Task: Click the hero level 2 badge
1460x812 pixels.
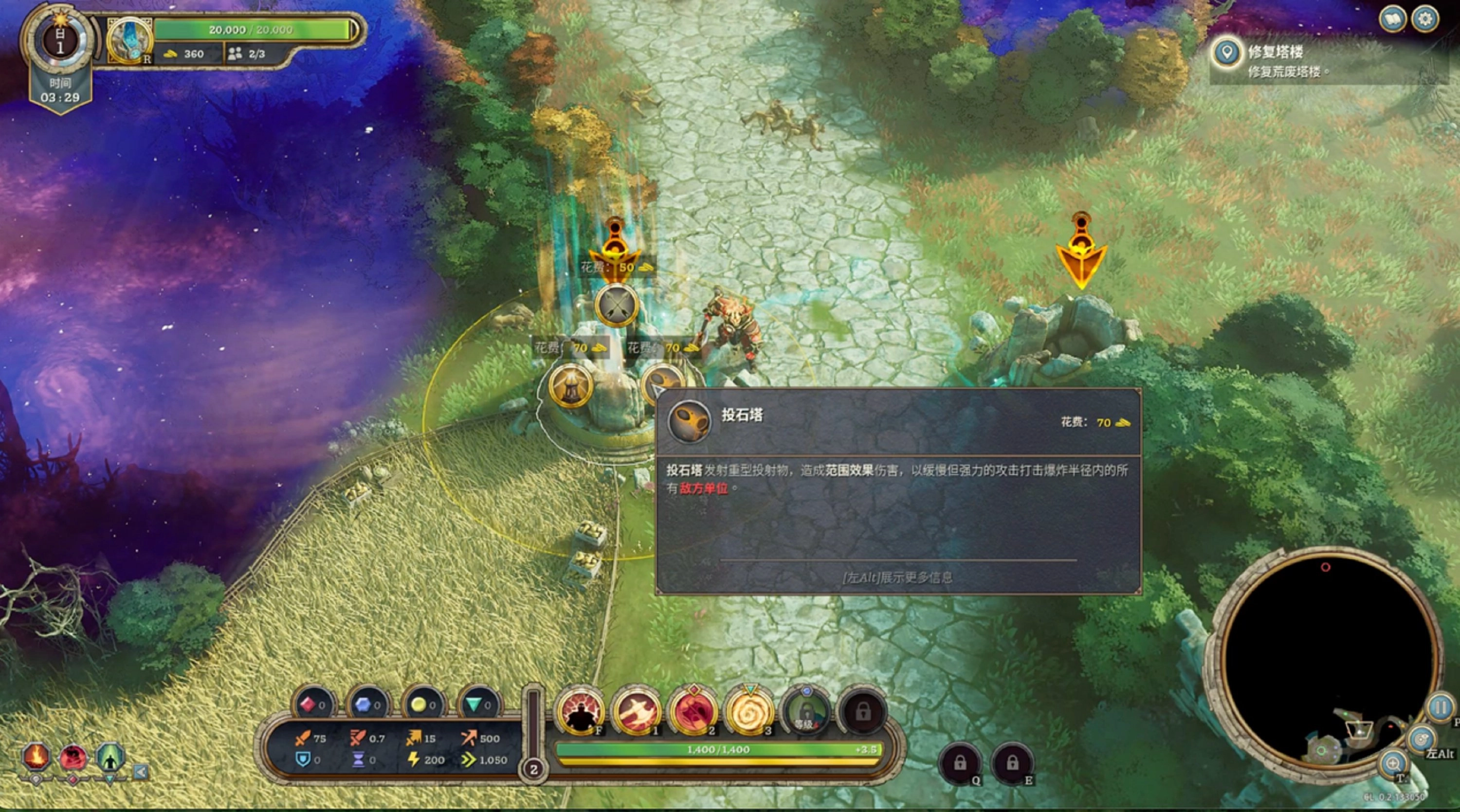Action: [533, 770]
